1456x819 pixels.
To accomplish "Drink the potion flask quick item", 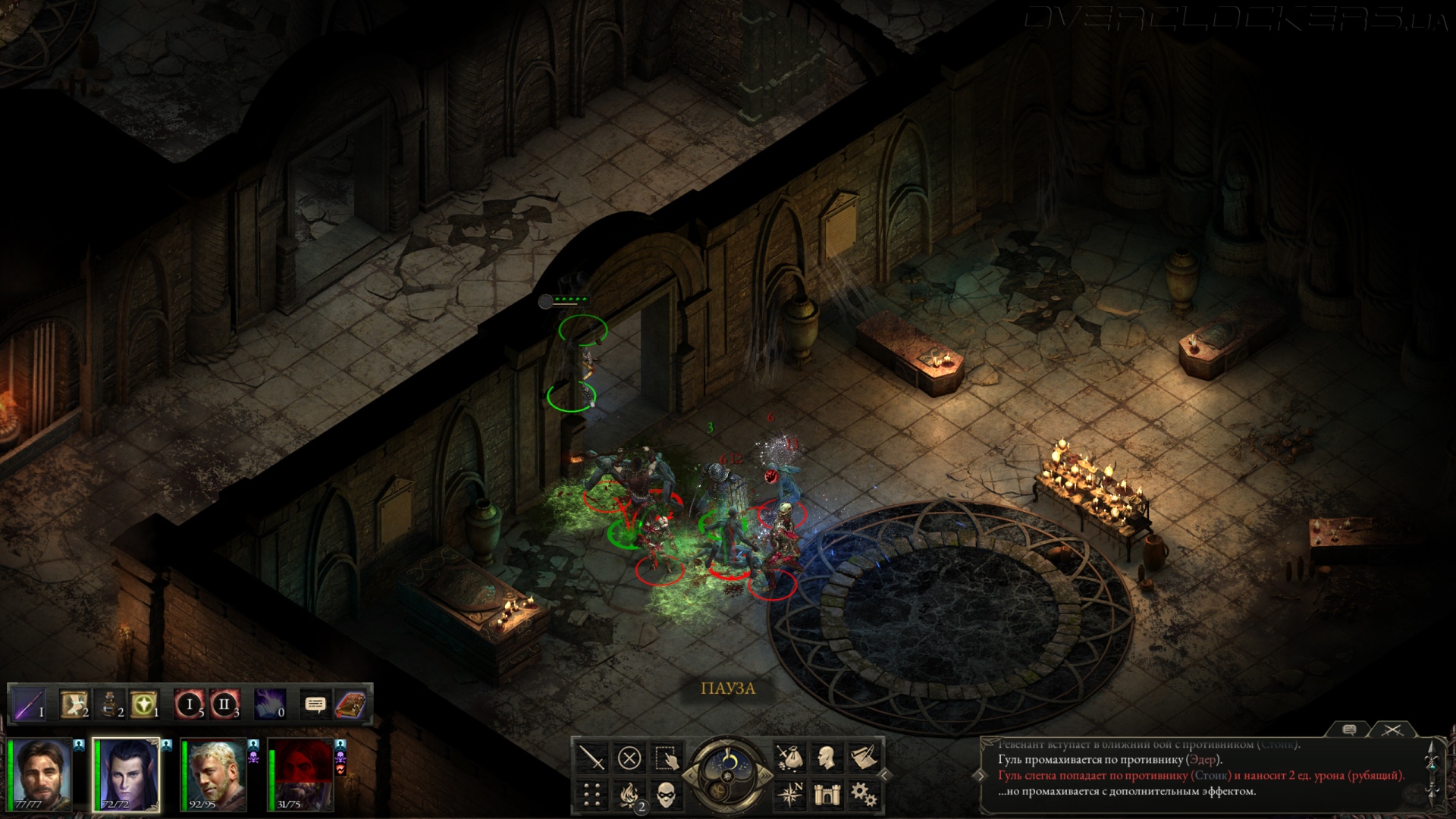I will 109,704.
